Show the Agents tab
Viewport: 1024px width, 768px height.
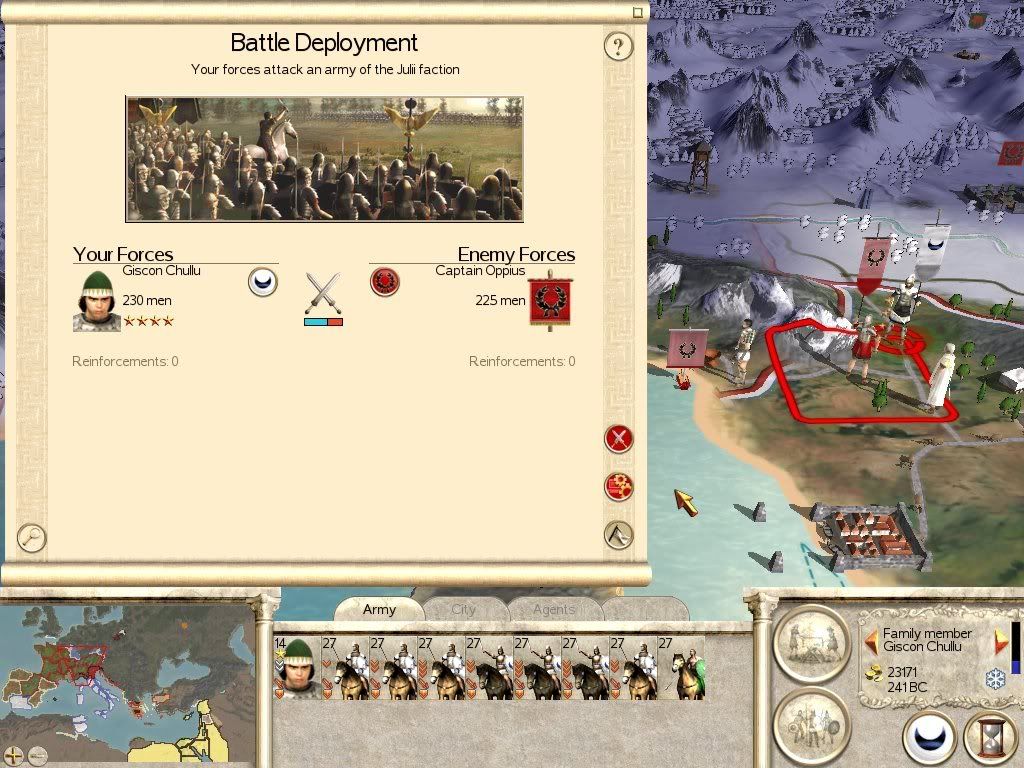pos(553,609)
